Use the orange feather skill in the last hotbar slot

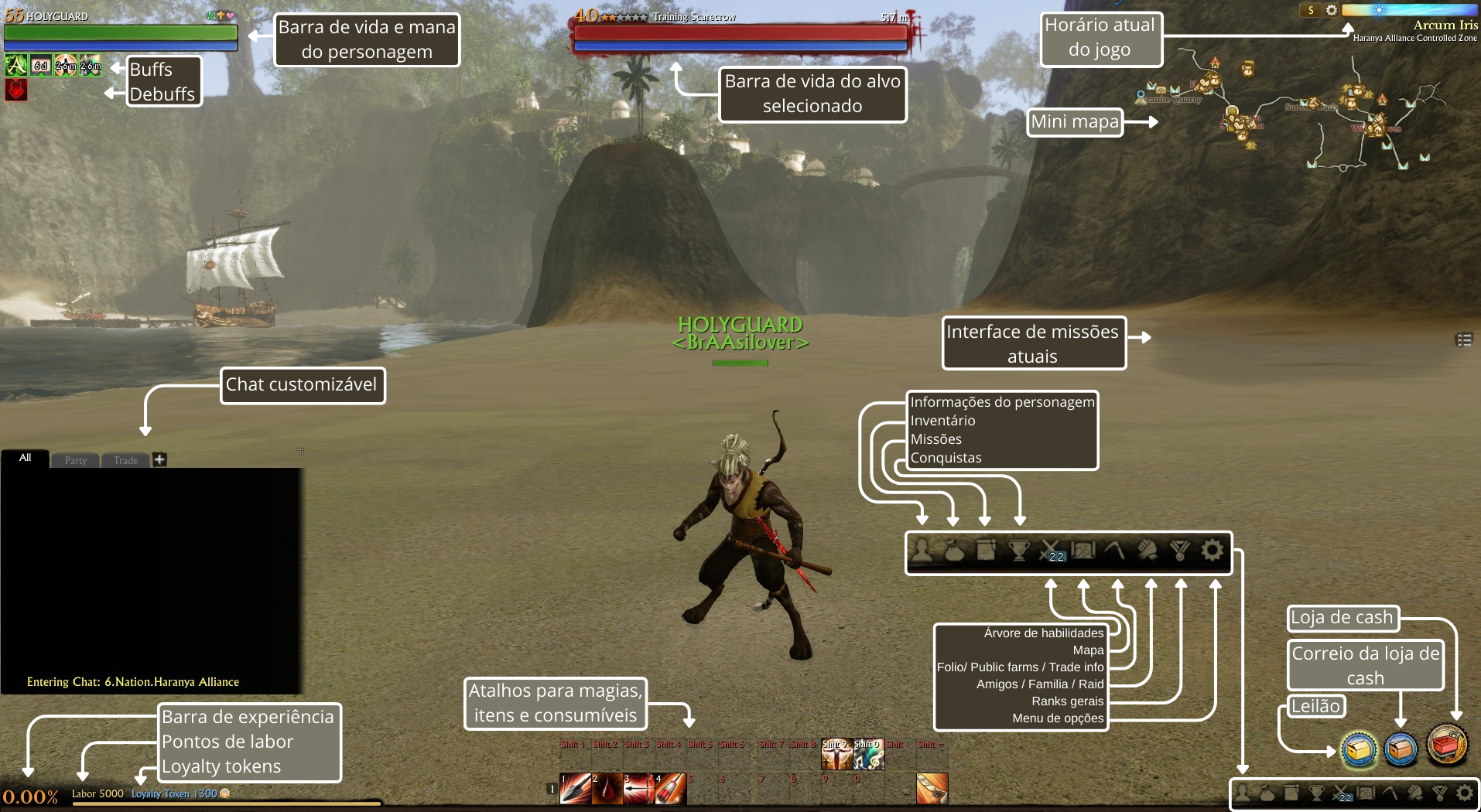click(932, 789)
